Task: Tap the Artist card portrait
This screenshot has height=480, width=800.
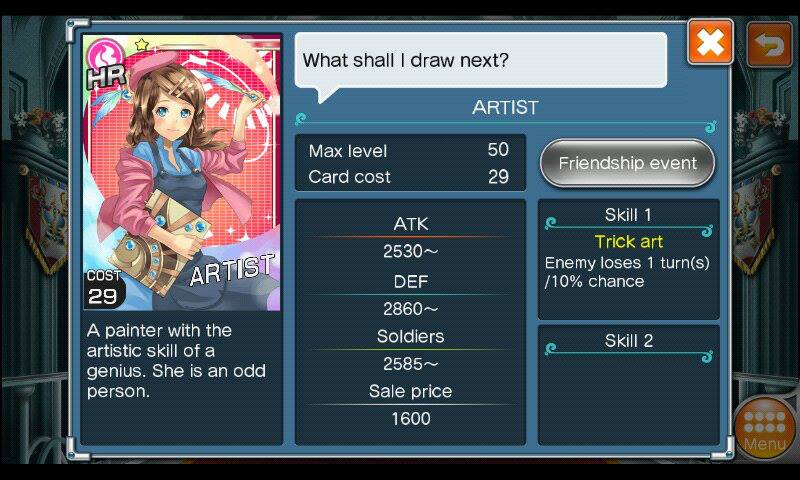Action: point(181,173)
